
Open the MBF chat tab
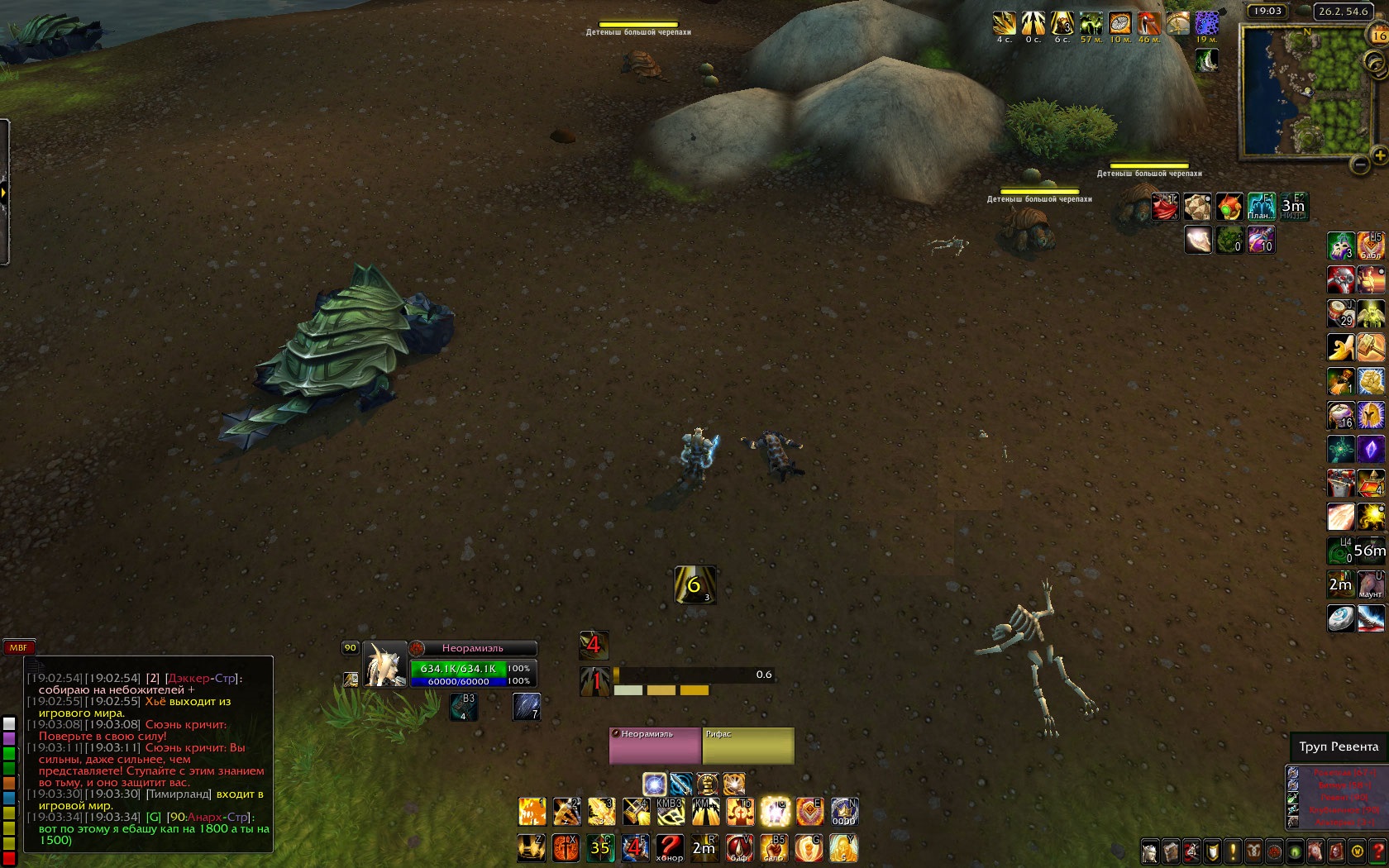(x=18, y=648)
